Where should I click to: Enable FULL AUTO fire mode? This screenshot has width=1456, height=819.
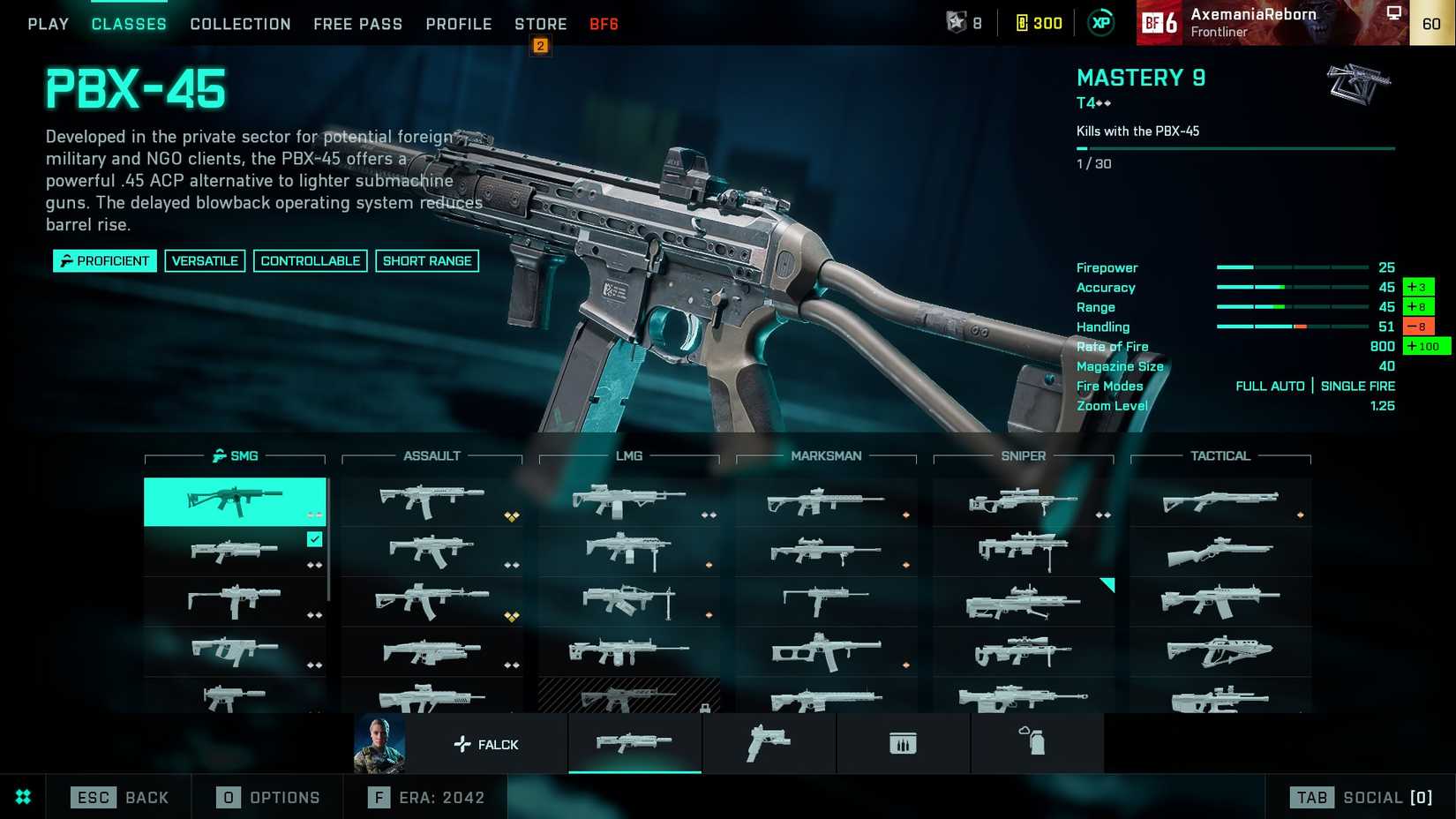(x=1271, y=386)
